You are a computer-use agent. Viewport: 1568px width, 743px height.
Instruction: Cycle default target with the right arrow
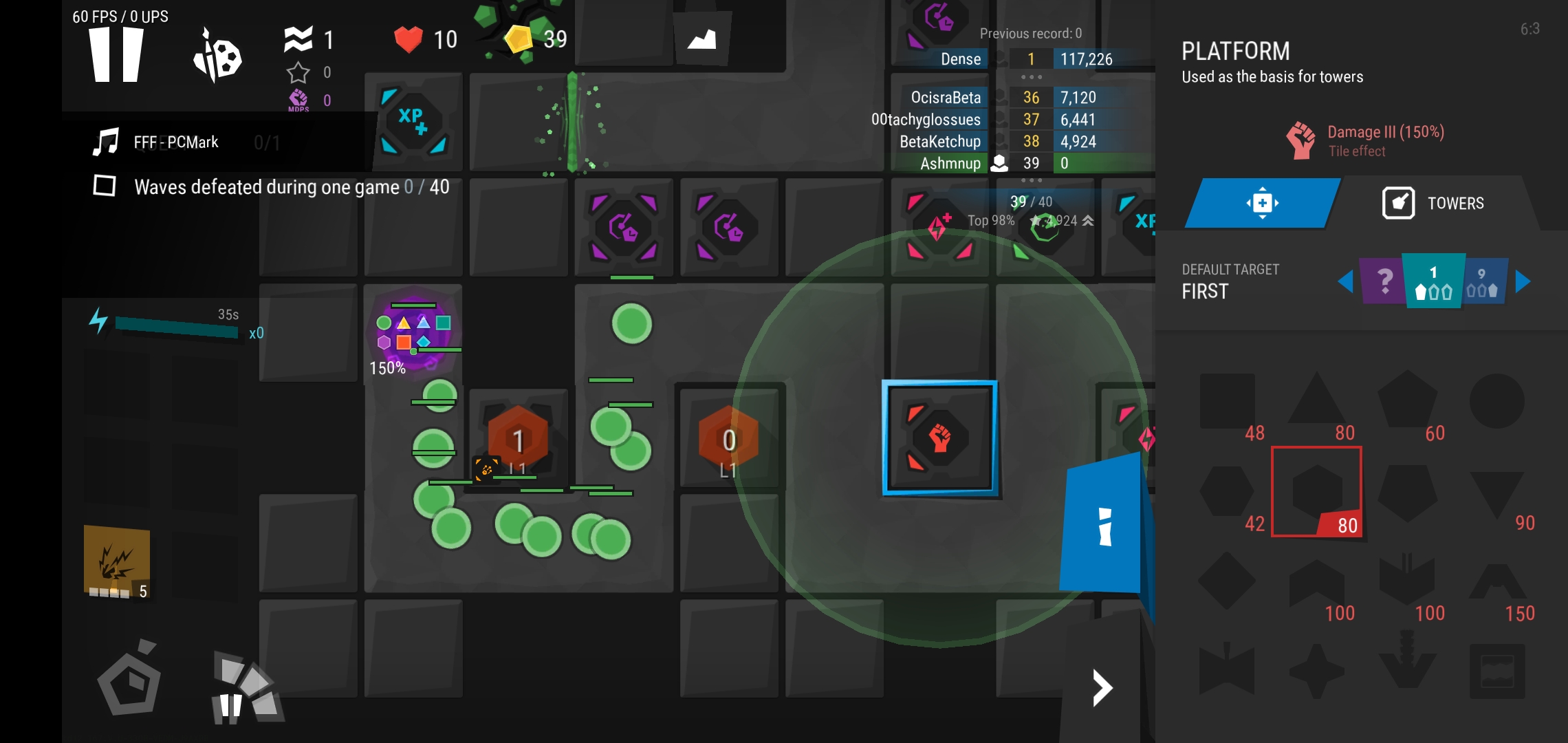click(1523, 281)
